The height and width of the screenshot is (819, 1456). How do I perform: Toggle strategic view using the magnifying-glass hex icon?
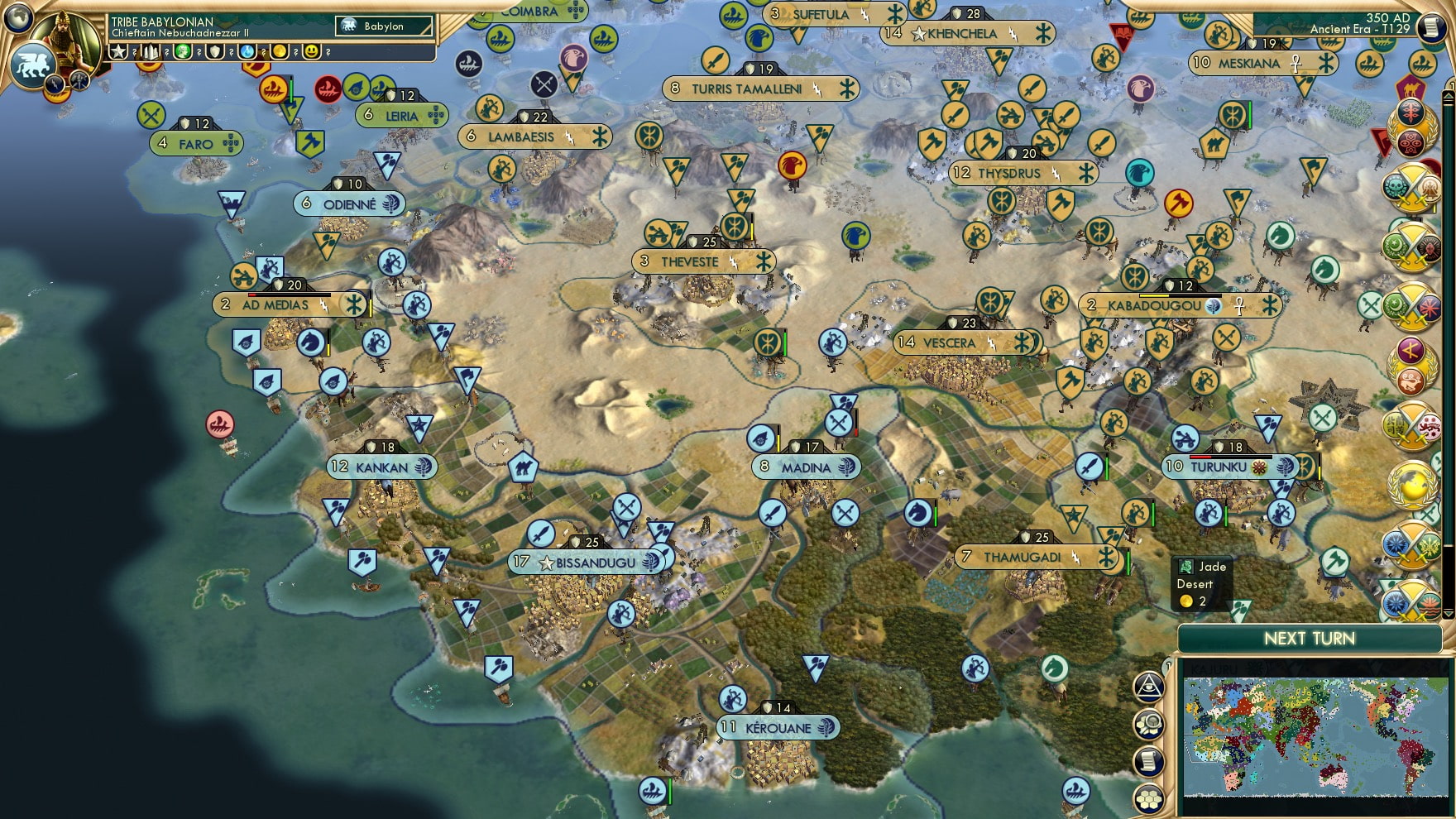(1151, 722)
